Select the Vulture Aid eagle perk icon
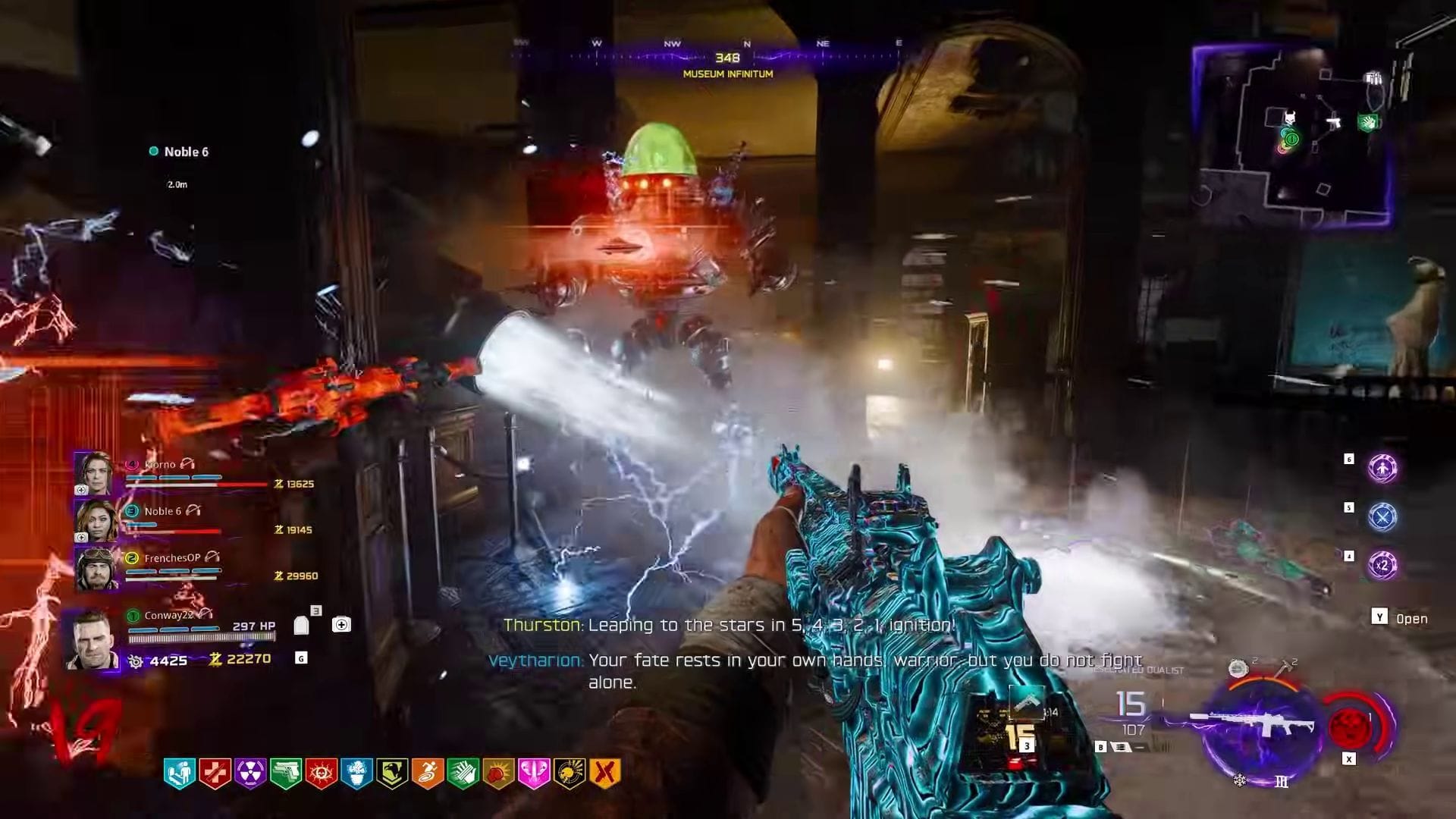Viewport: 1456px width, 819px height. (x=393, y=771)
